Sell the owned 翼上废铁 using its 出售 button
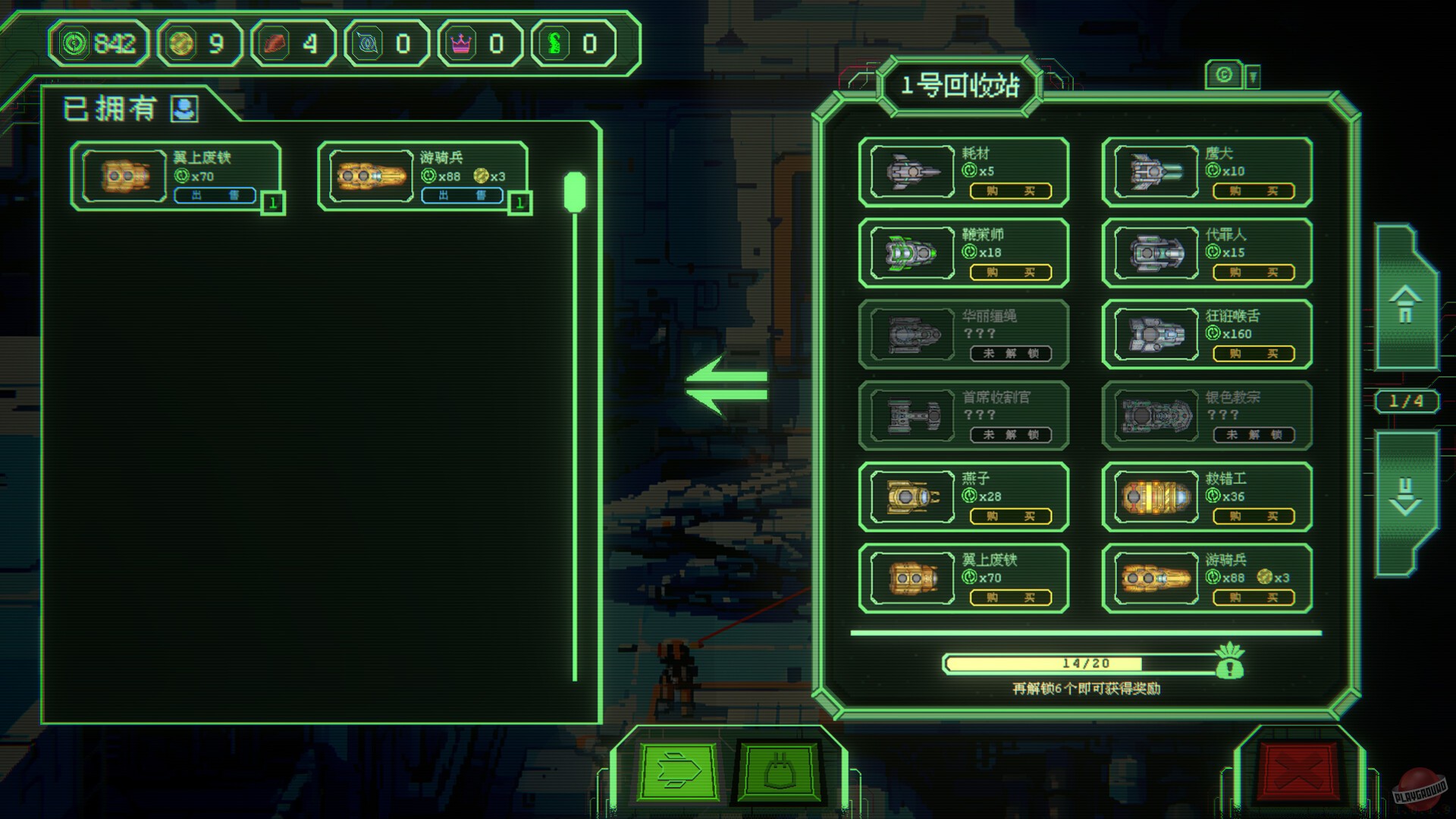This screenshot has width=1456, height=819. point(215,196)
